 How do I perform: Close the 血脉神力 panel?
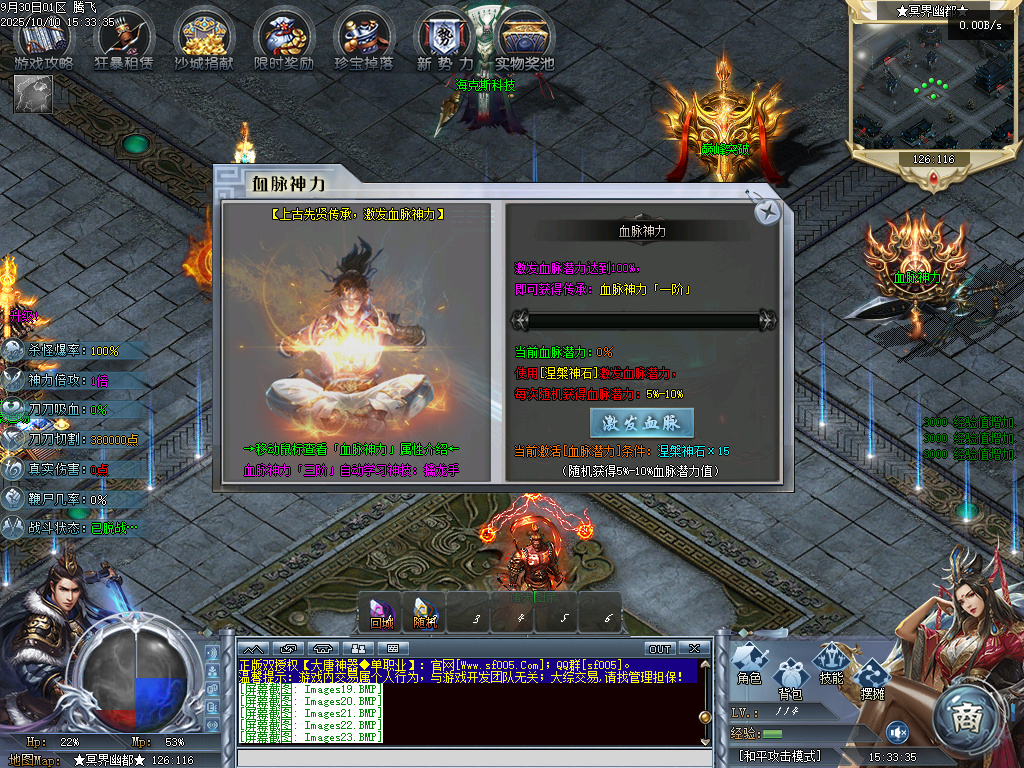767,211
